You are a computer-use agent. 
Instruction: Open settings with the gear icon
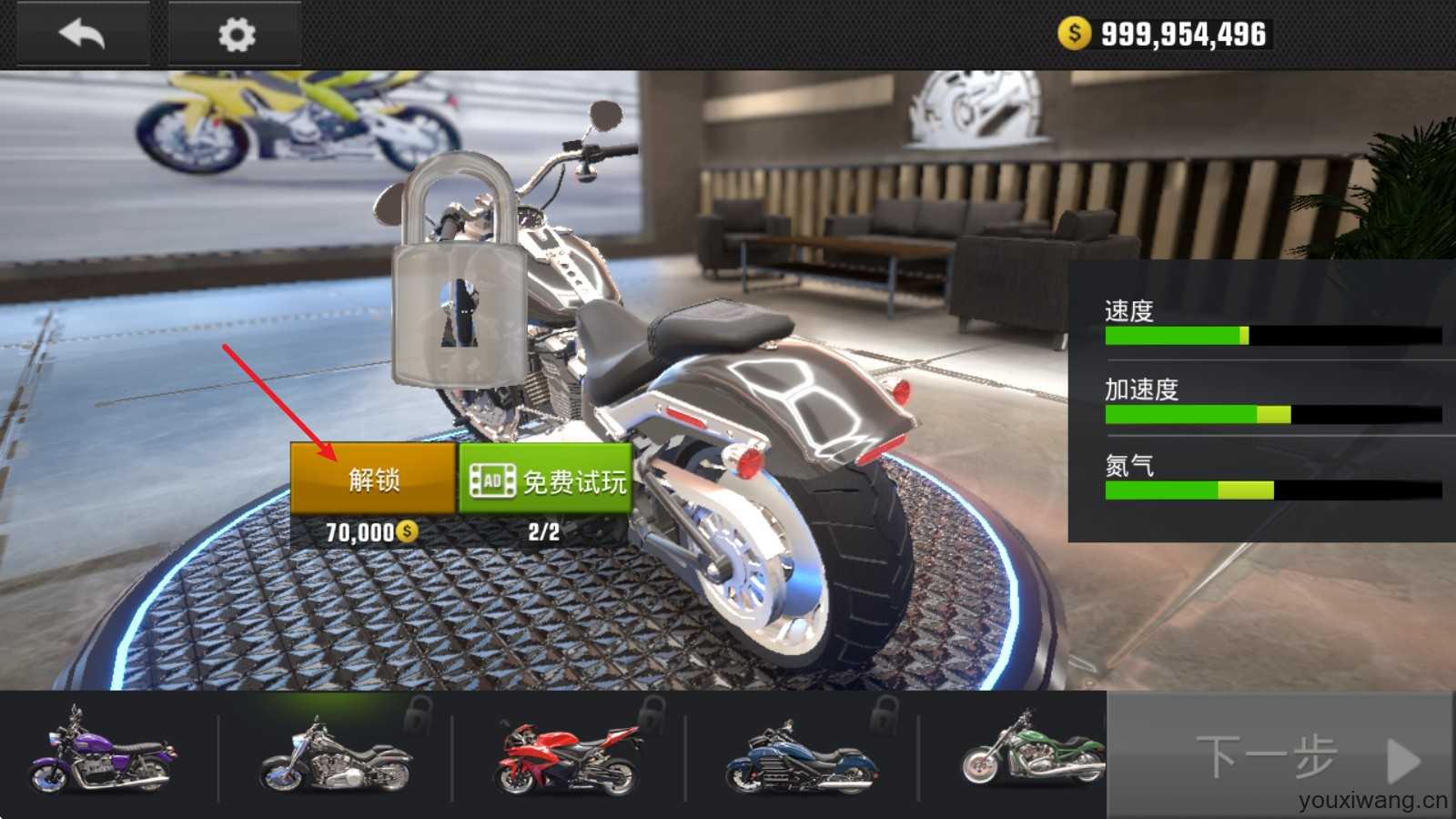click(236, 35)
